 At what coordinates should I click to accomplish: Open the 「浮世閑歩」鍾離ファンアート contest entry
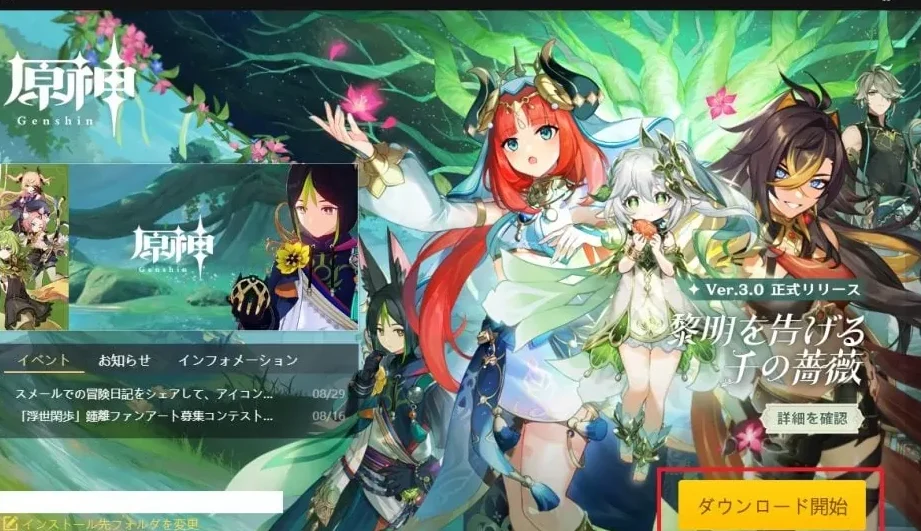(x=145, y=415)
